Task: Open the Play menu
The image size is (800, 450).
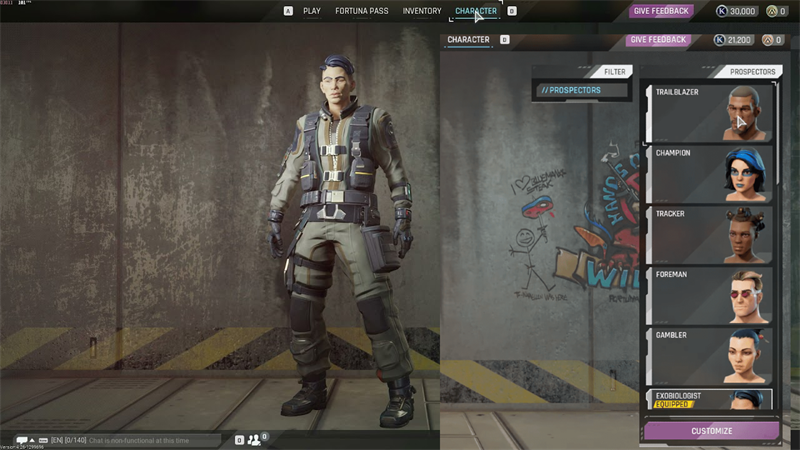Action: point(312,11)
